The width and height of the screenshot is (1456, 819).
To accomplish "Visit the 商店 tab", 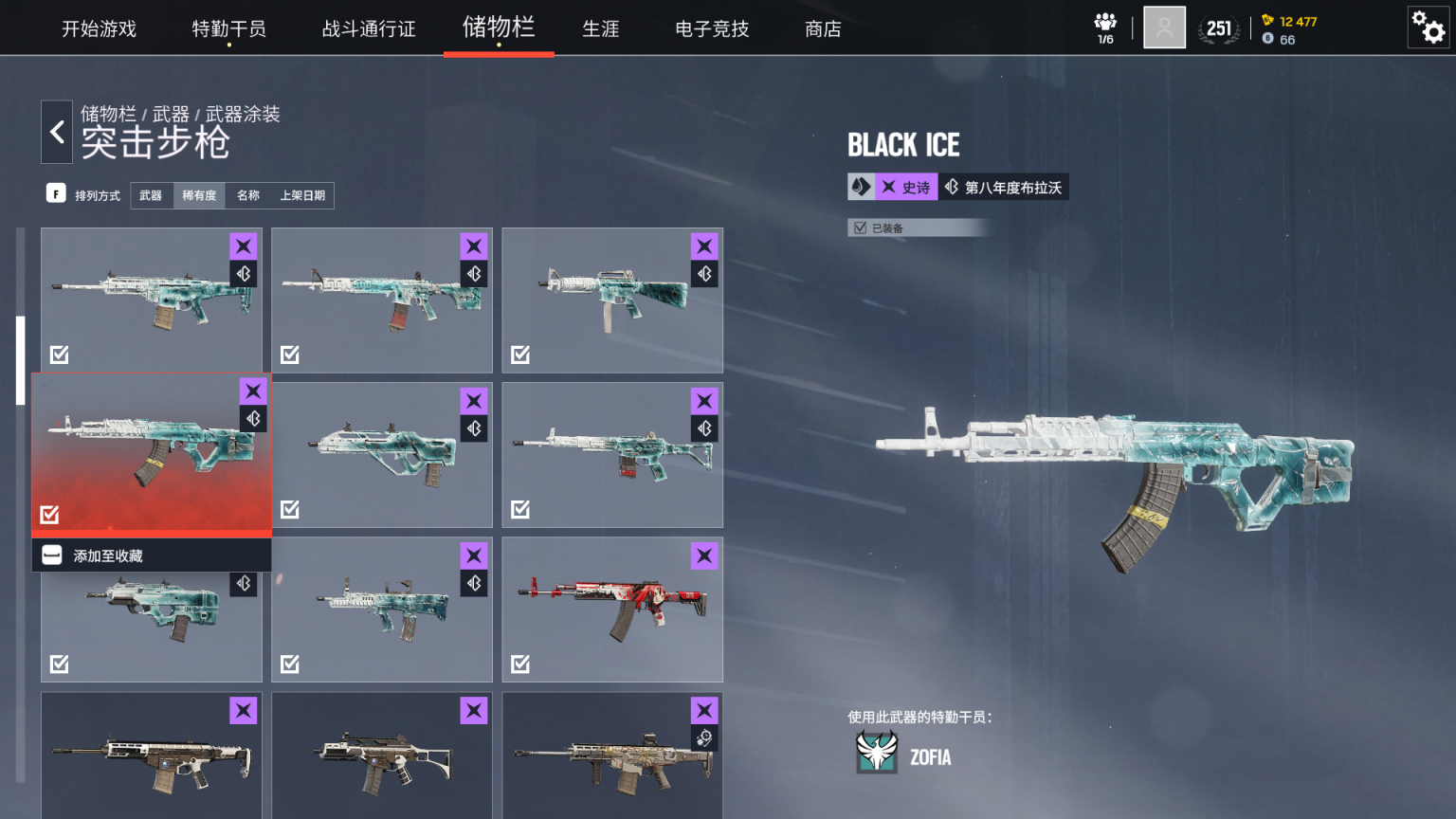I will 823,29.
